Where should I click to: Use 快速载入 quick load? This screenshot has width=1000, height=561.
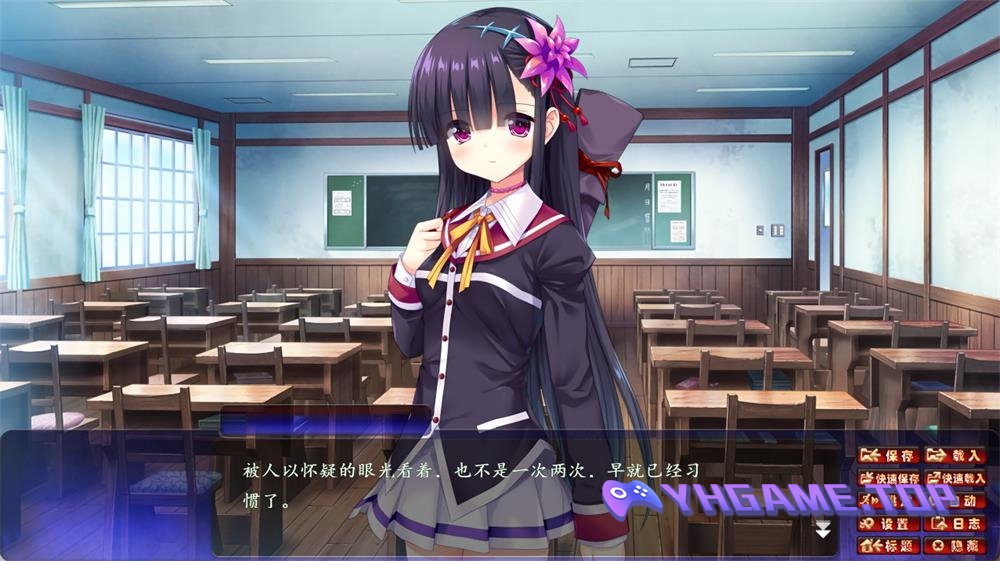pos(955,478)
